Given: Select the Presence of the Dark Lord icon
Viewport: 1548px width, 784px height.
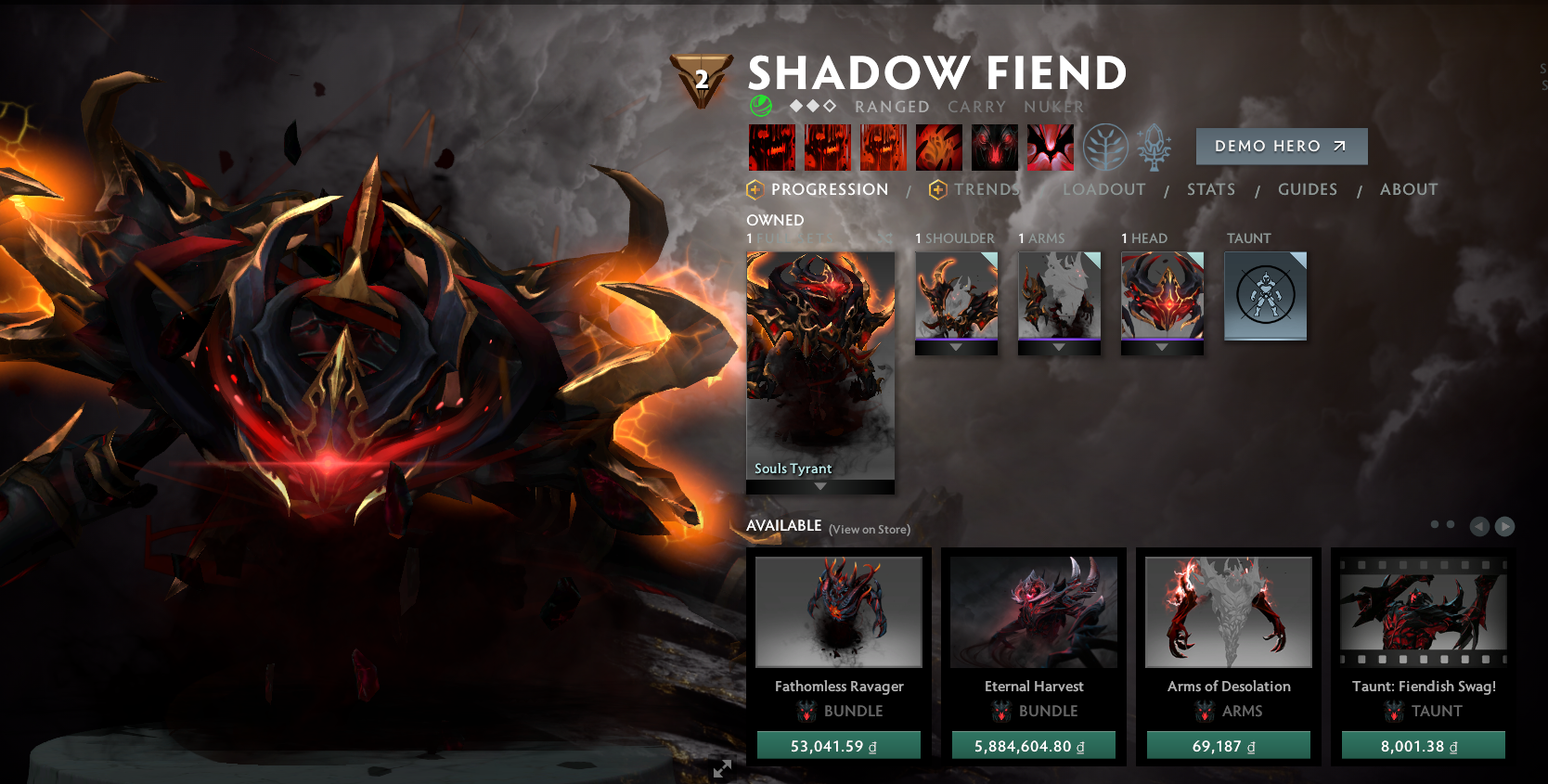Looking at the screenshot, I should coord(994,147).
